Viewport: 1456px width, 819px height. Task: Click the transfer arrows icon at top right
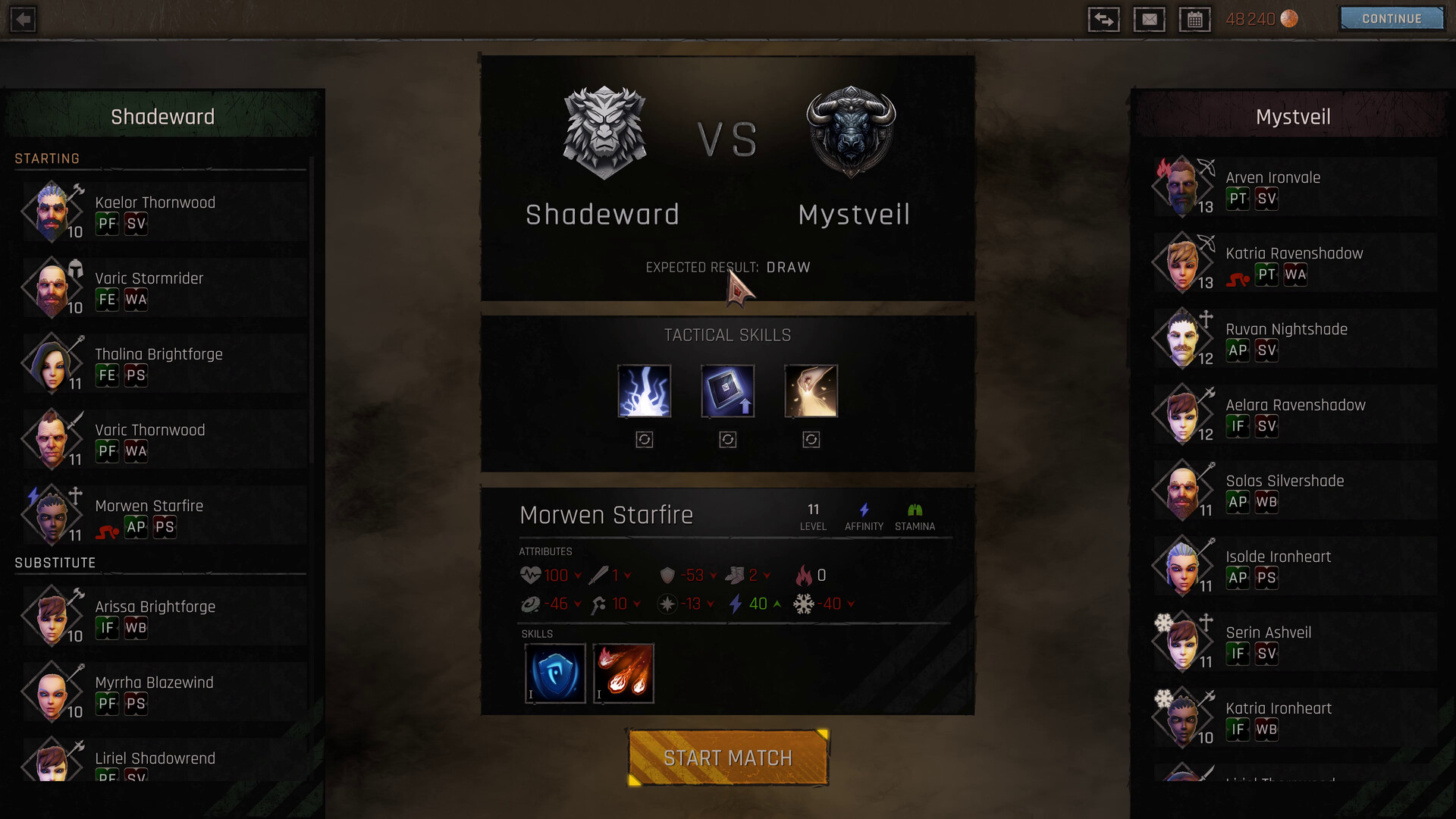point(1104,19)
